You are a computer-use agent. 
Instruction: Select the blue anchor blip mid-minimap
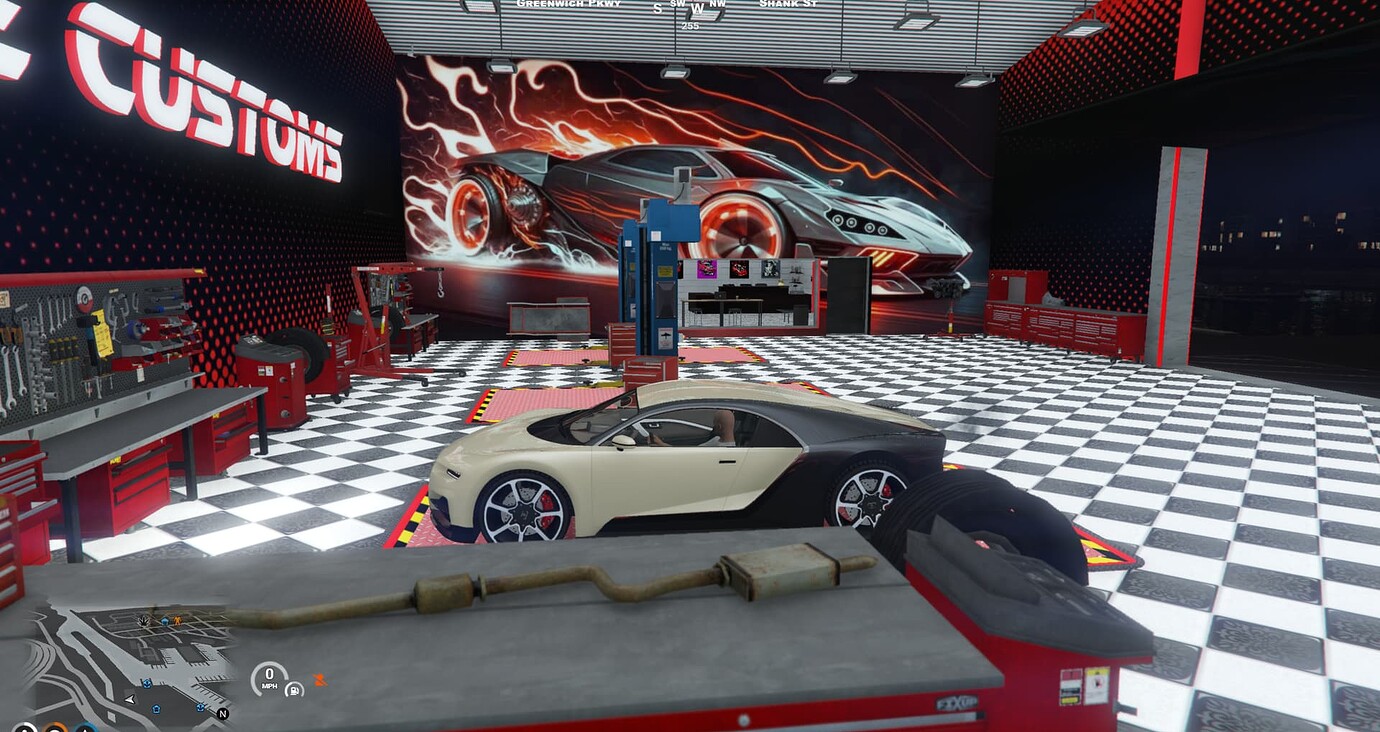tap(147, 684)
